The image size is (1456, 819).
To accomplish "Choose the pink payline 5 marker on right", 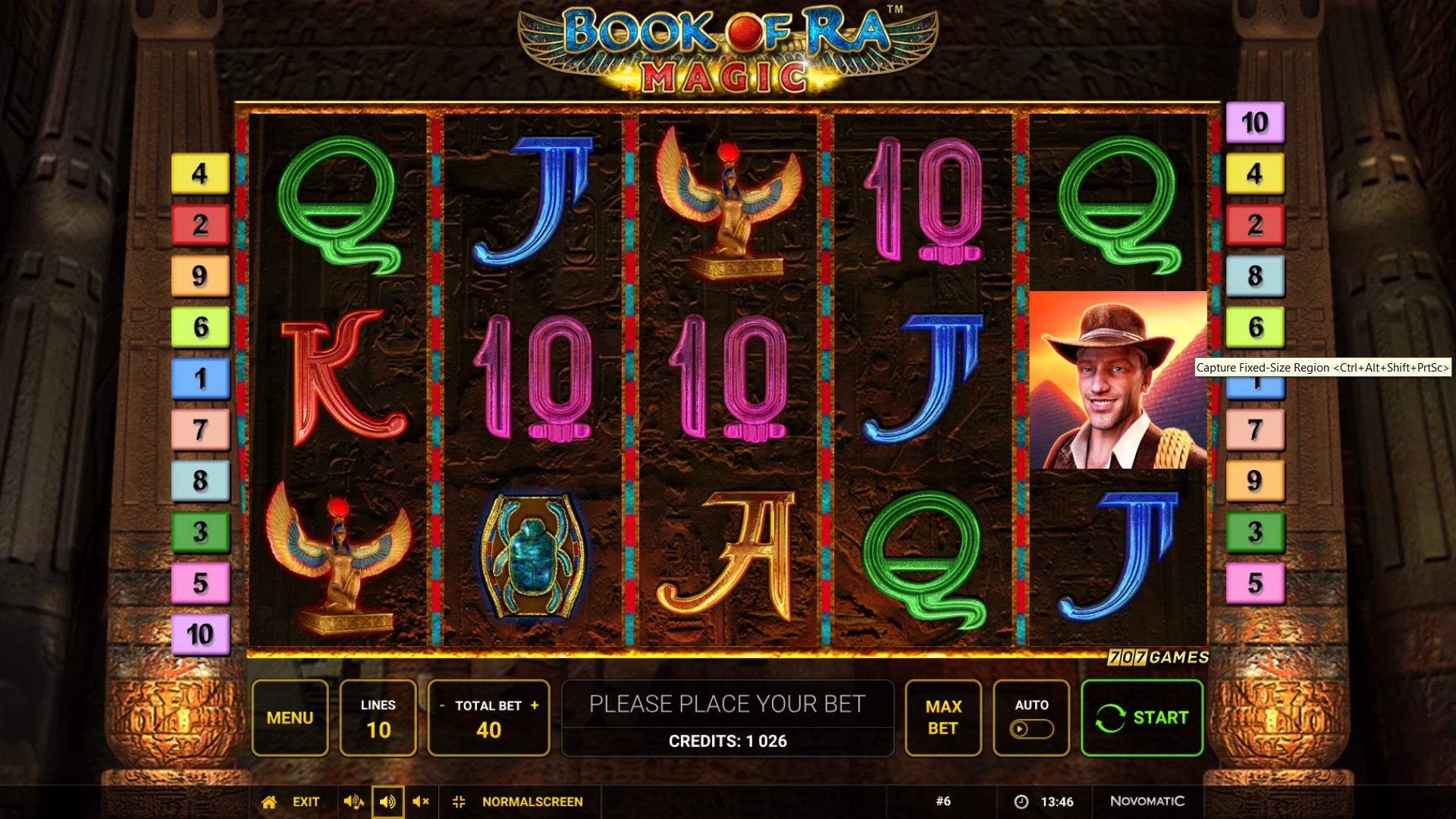I will coord(1255,583).
